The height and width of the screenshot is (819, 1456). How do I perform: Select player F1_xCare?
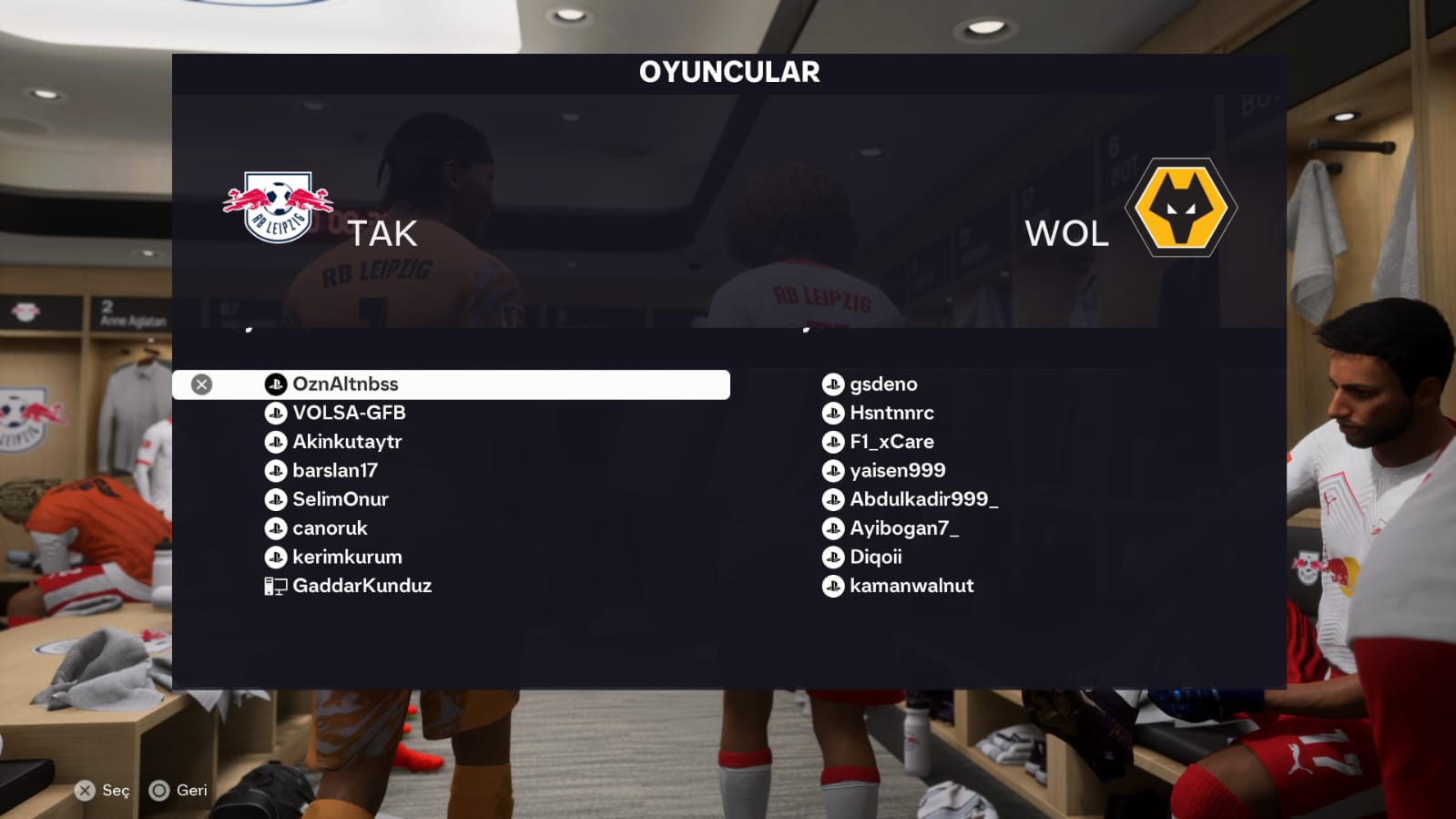click(x=891, y=442)
